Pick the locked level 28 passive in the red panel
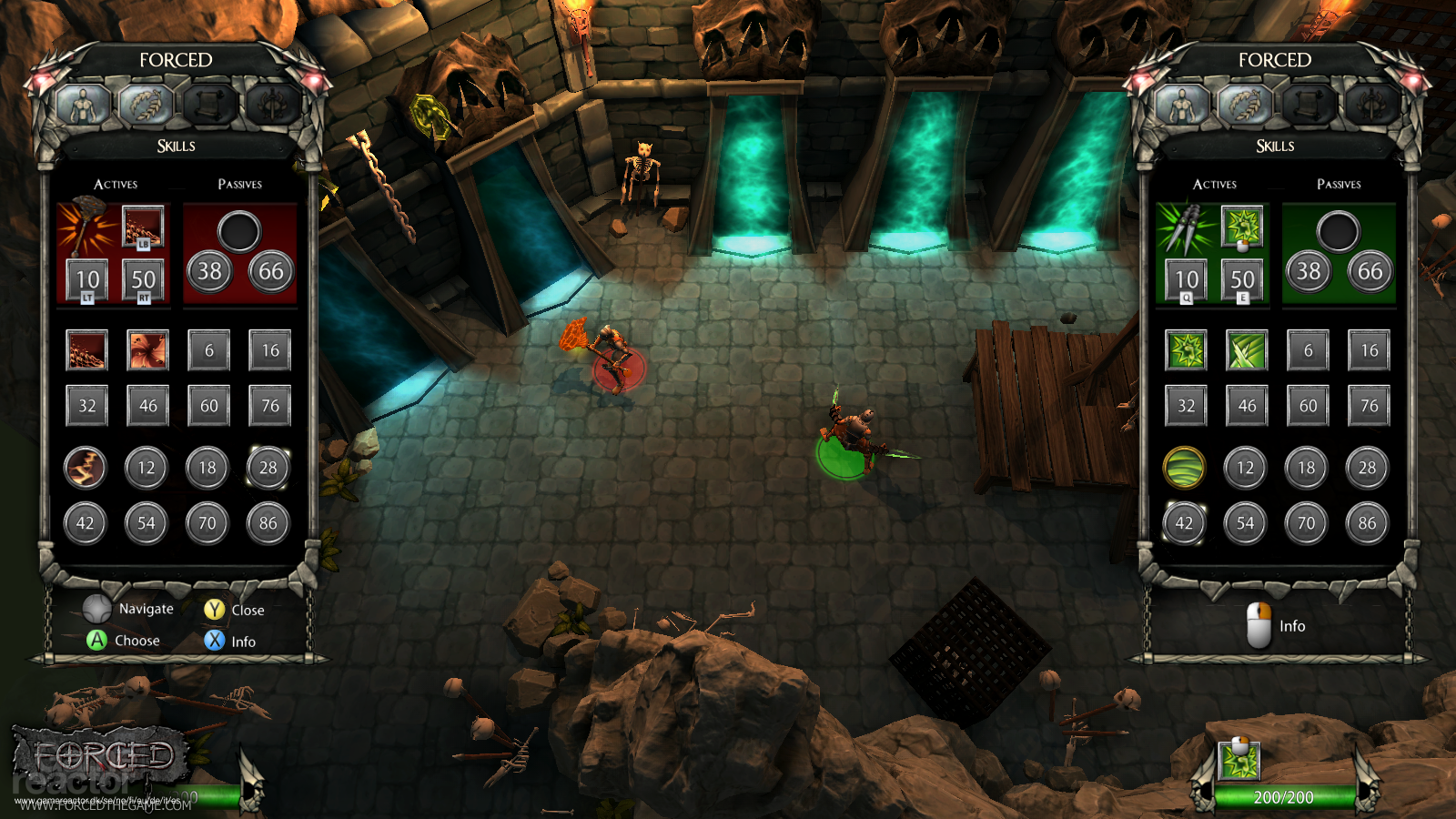This screenshot has height=819, width=1456. [x=268, y=468]
